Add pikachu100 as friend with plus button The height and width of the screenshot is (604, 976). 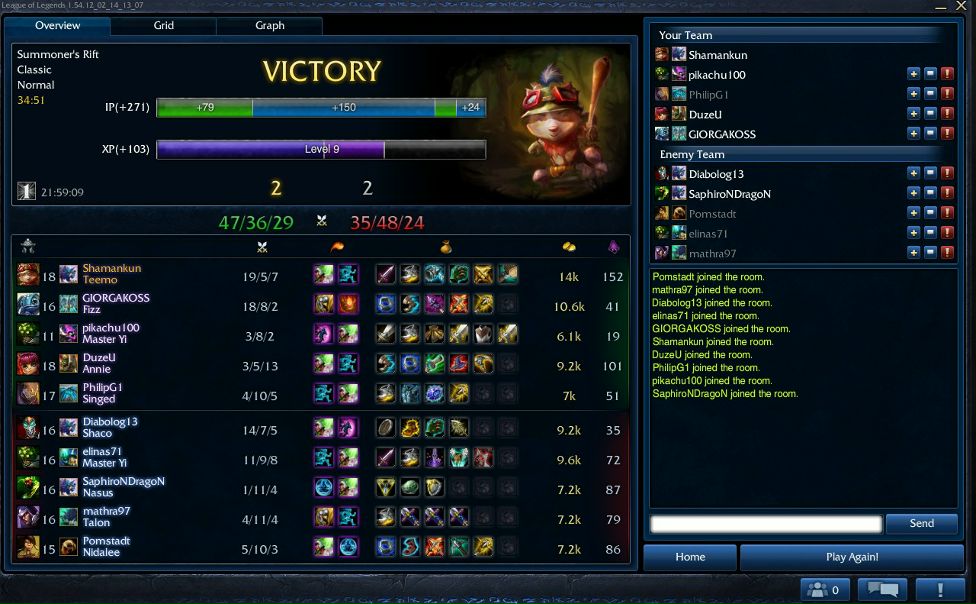coord(913,74)
